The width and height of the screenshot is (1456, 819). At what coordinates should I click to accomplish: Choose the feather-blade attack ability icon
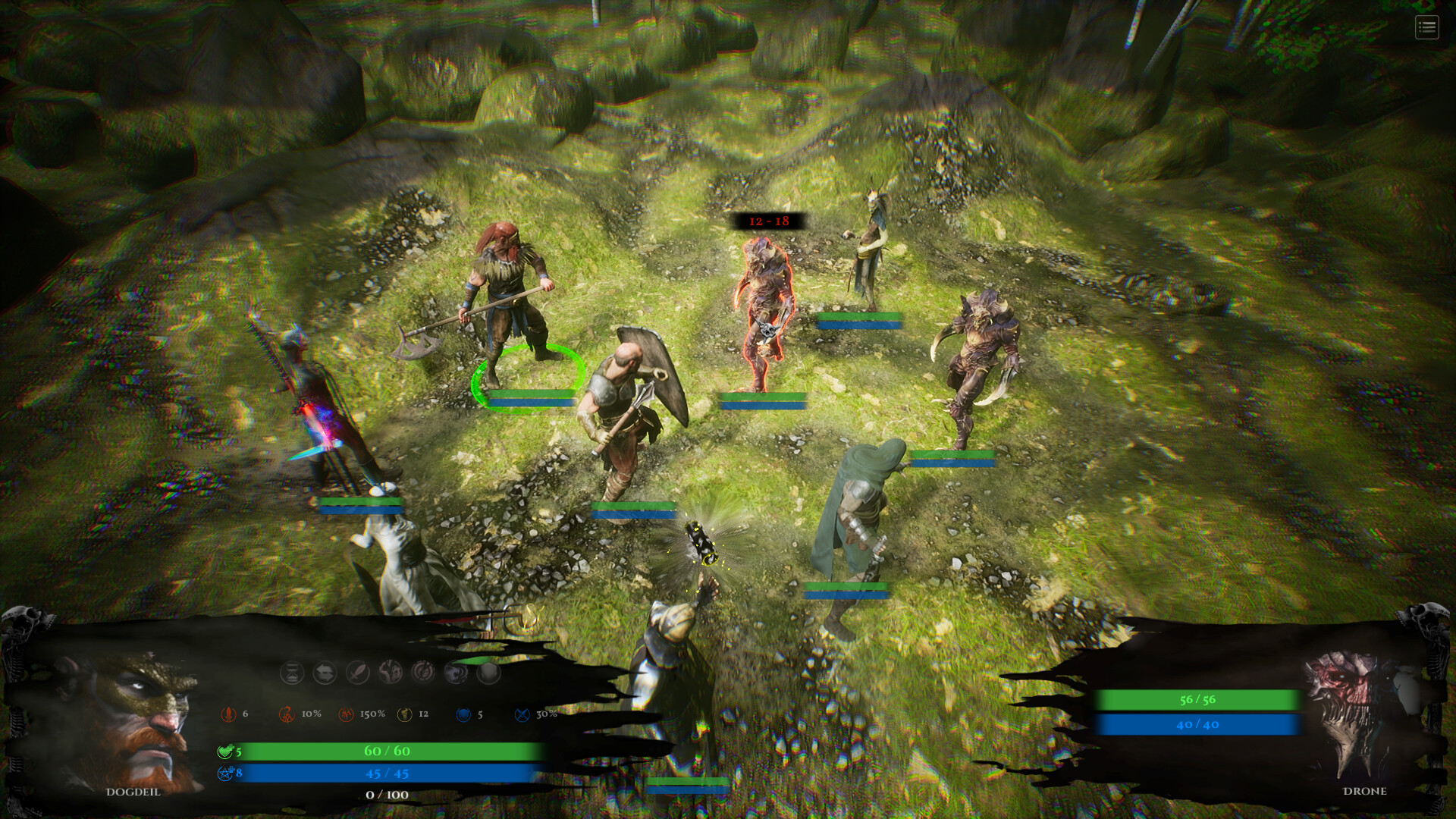click(x=356, y=671)
